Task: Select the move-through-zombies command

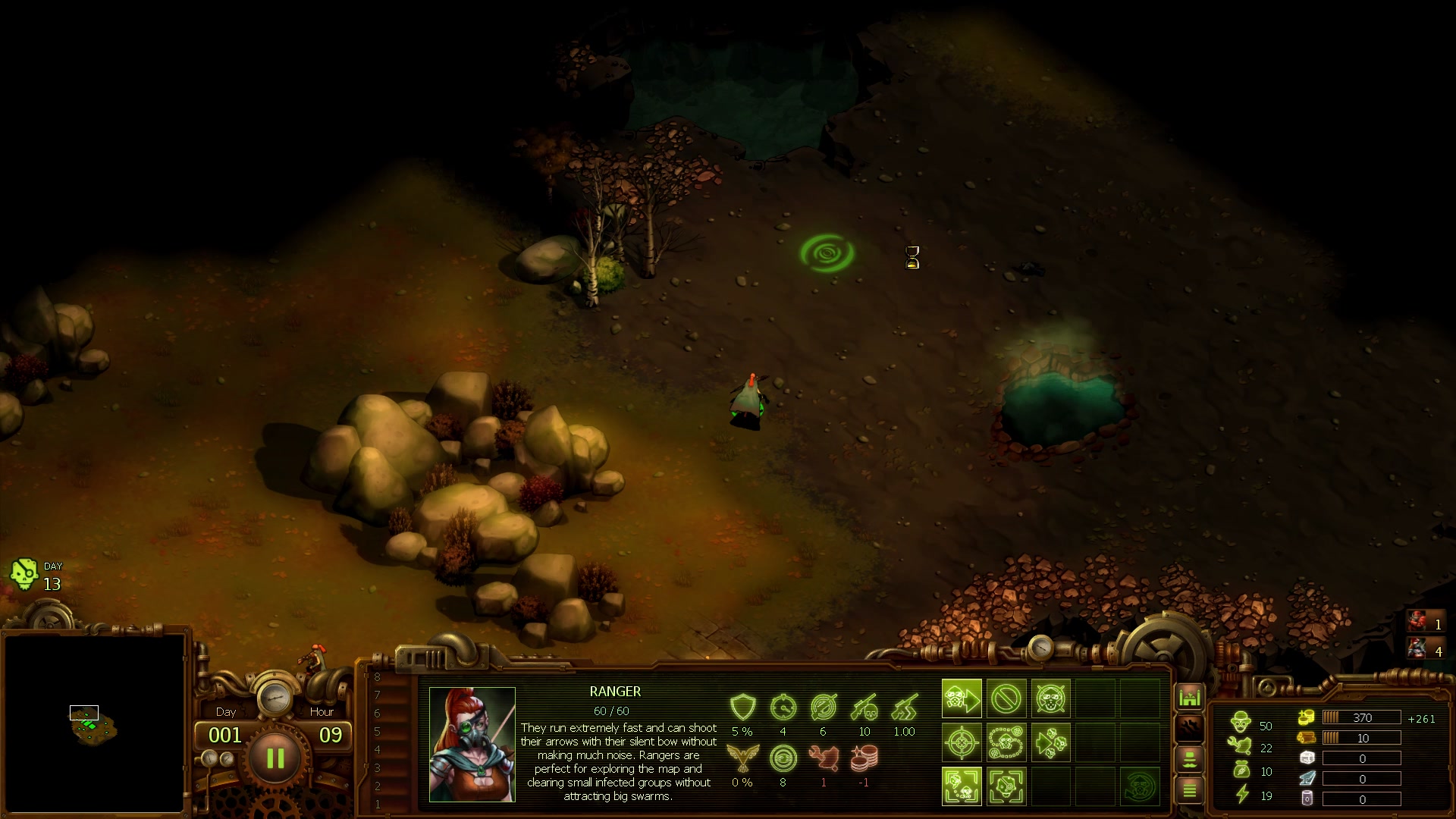Action: (x=1051, y=742)
